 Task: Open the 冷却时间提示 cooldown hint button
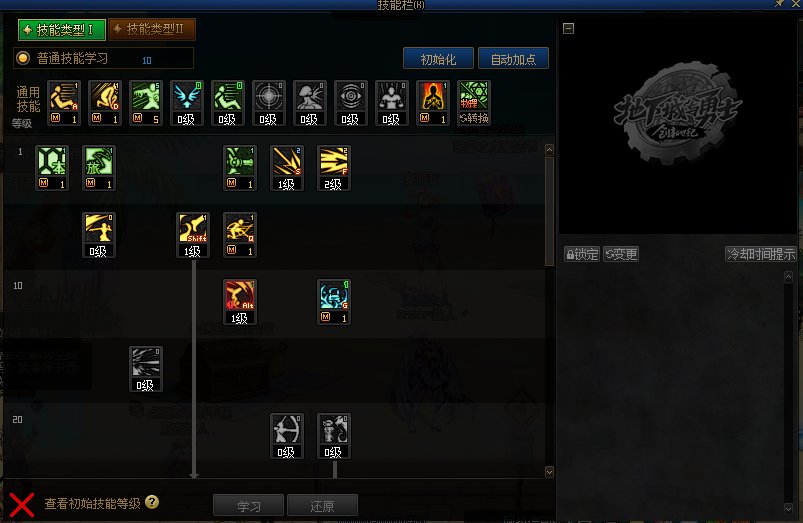(x=761, y=254)
